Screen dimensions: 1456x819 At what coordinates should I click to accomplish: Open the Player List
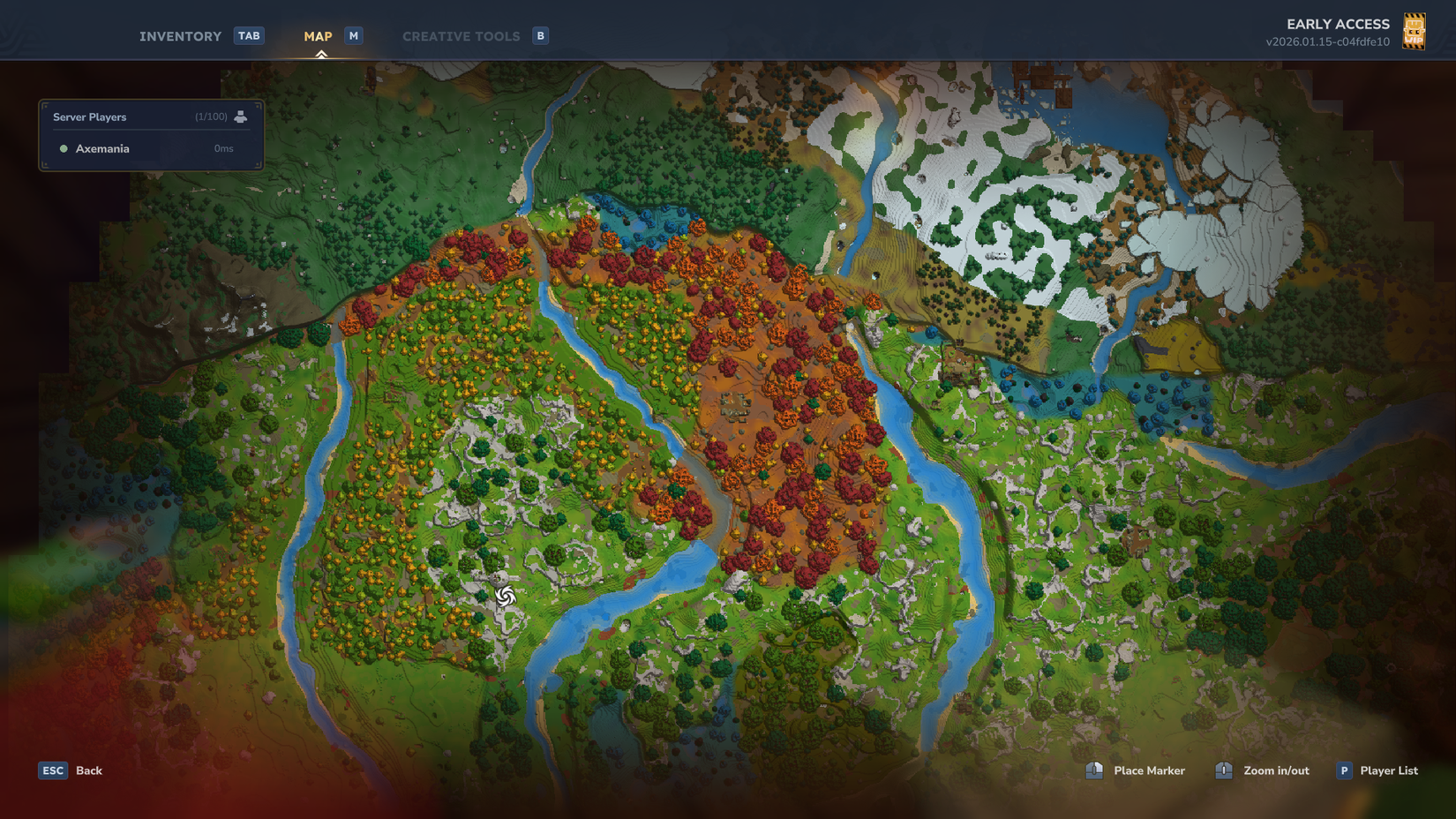click(x=1390, y=770)
